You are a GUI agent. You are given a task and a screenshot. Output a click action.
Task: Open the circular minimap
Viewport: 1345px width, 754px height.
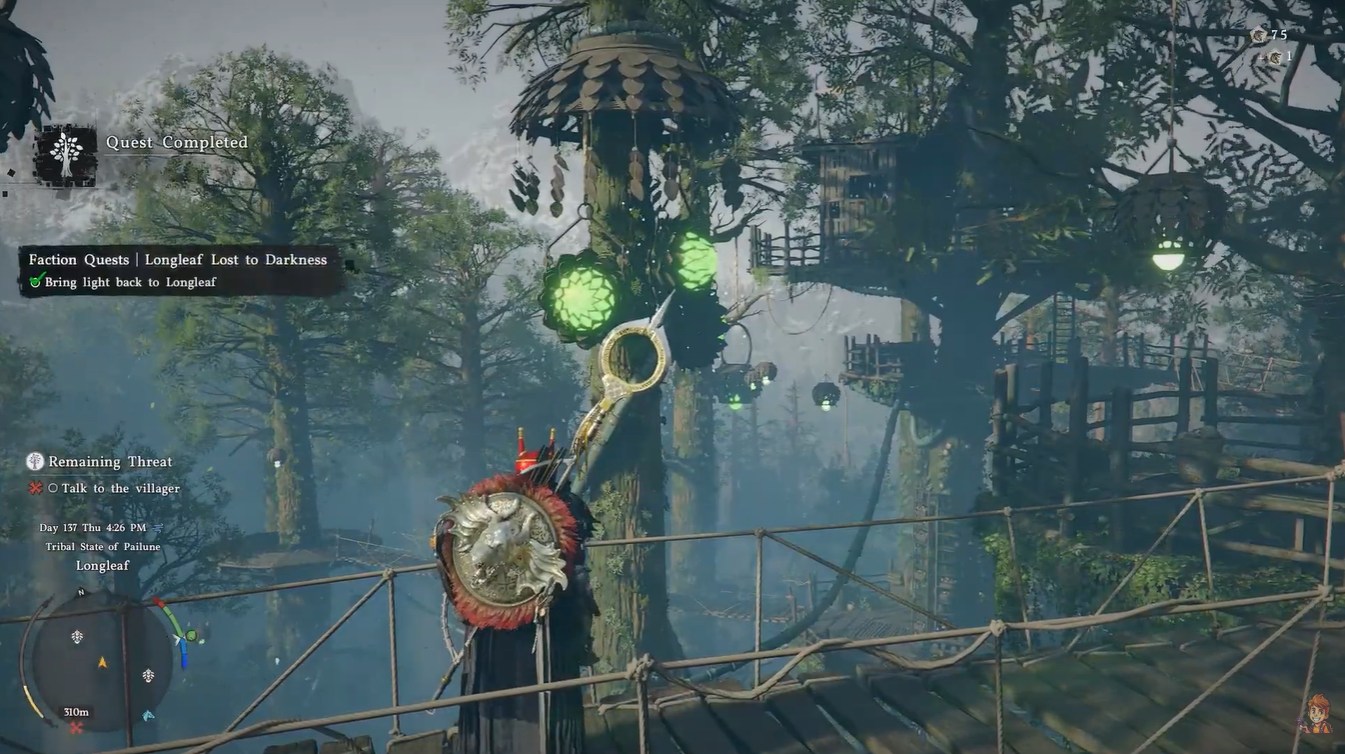tap(102, 662)
